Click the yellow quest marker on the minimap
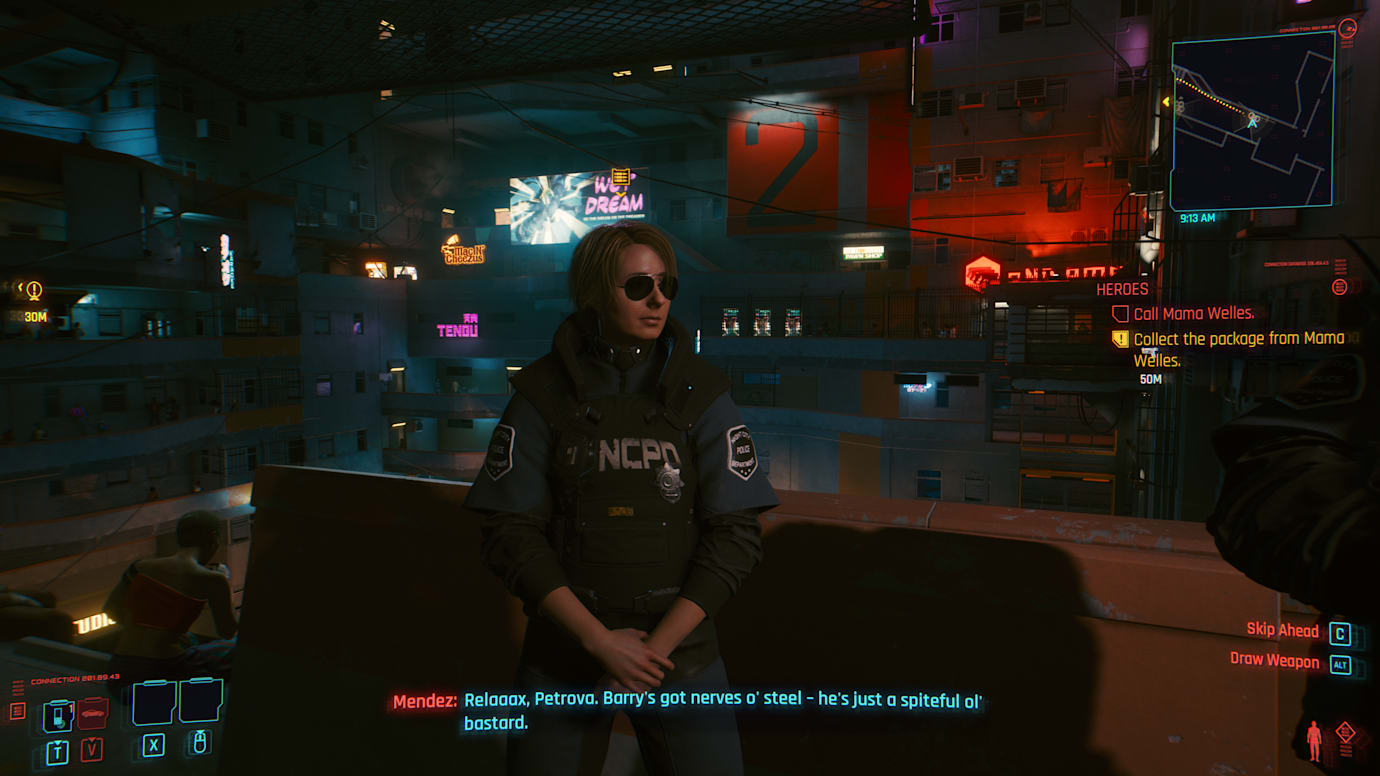1380x776 pixels. pos(1167,101)
